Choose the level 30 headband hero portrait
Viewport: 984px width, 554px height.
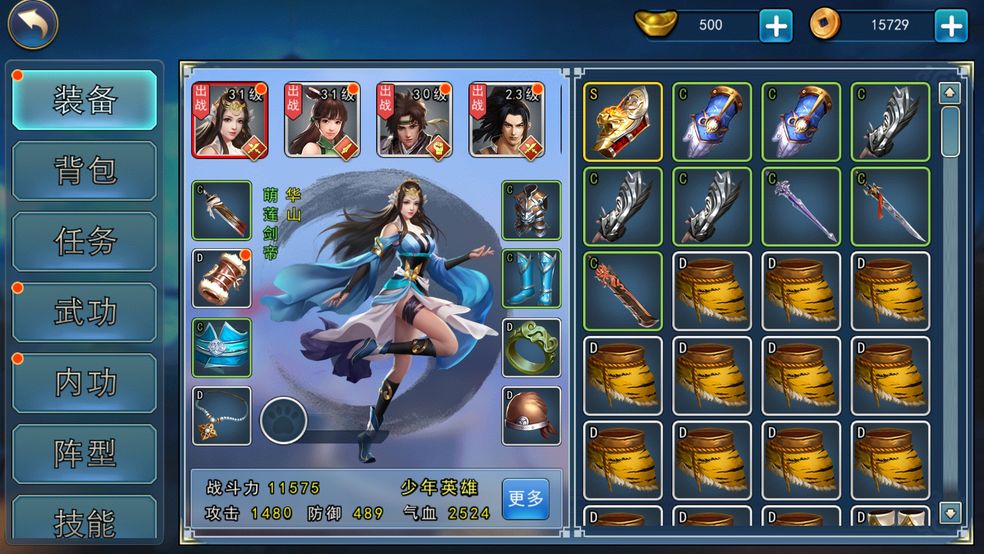click(x=414, y=120)
